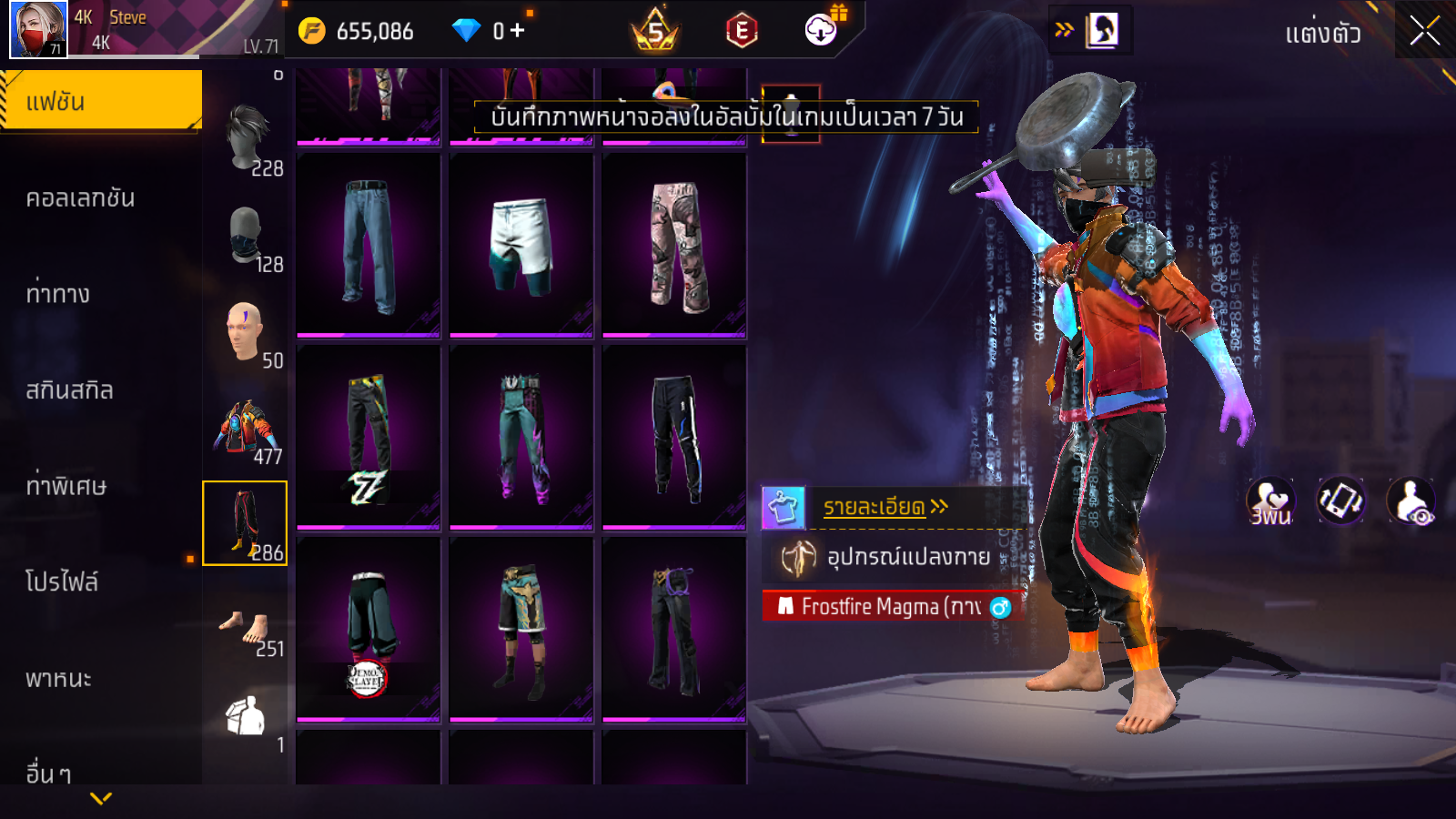Select the สกินสกิล skill skin tab
Viewport: 1456px width, 819px height.
pyautogui.click(x=69, y=390)
